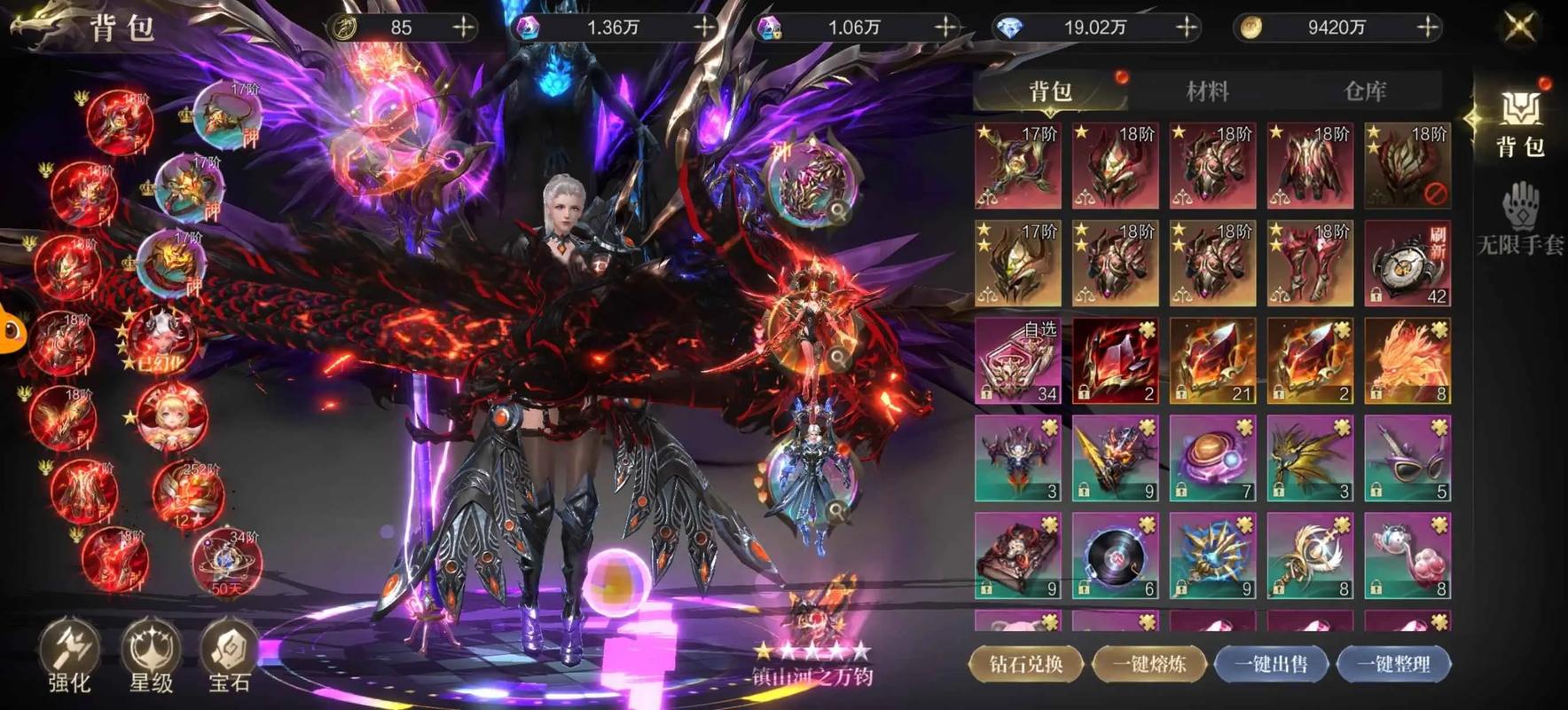Close the backpack screen with the X
The width and height of the screenshot is (1568, 710).
pos(1520,28)
